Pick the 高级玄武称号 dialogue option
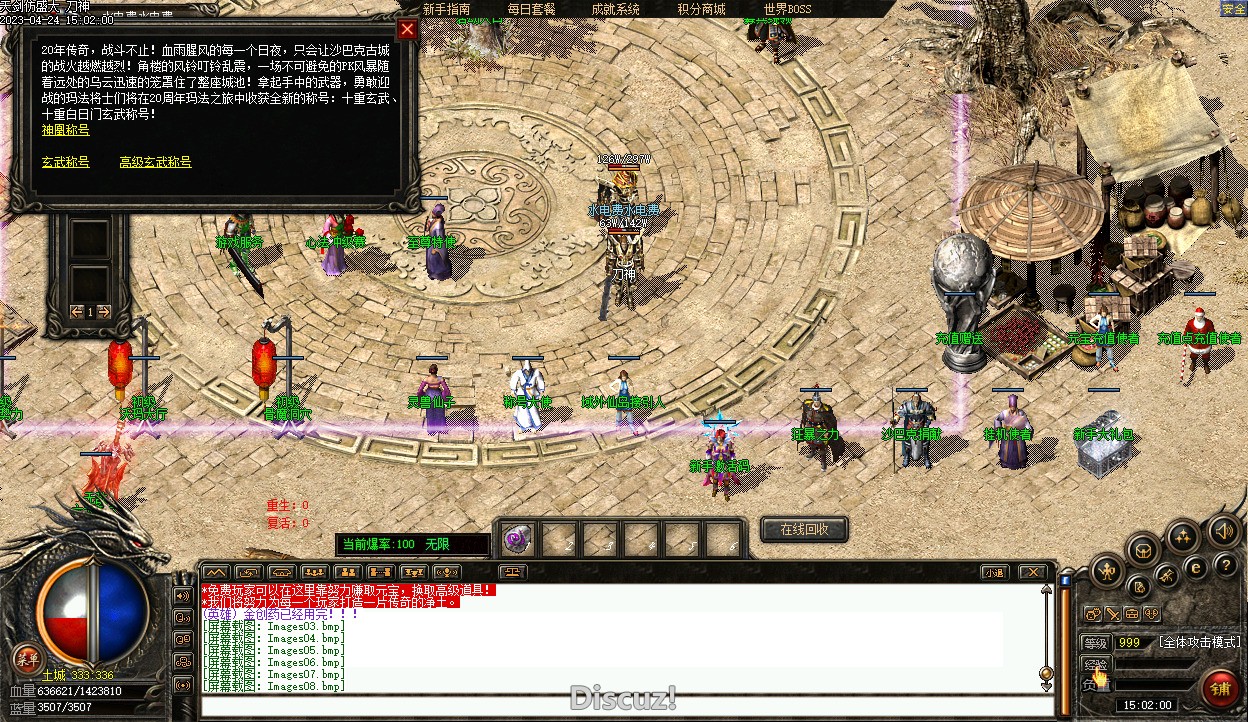1248x722 pixels. (x=155, y=162)
